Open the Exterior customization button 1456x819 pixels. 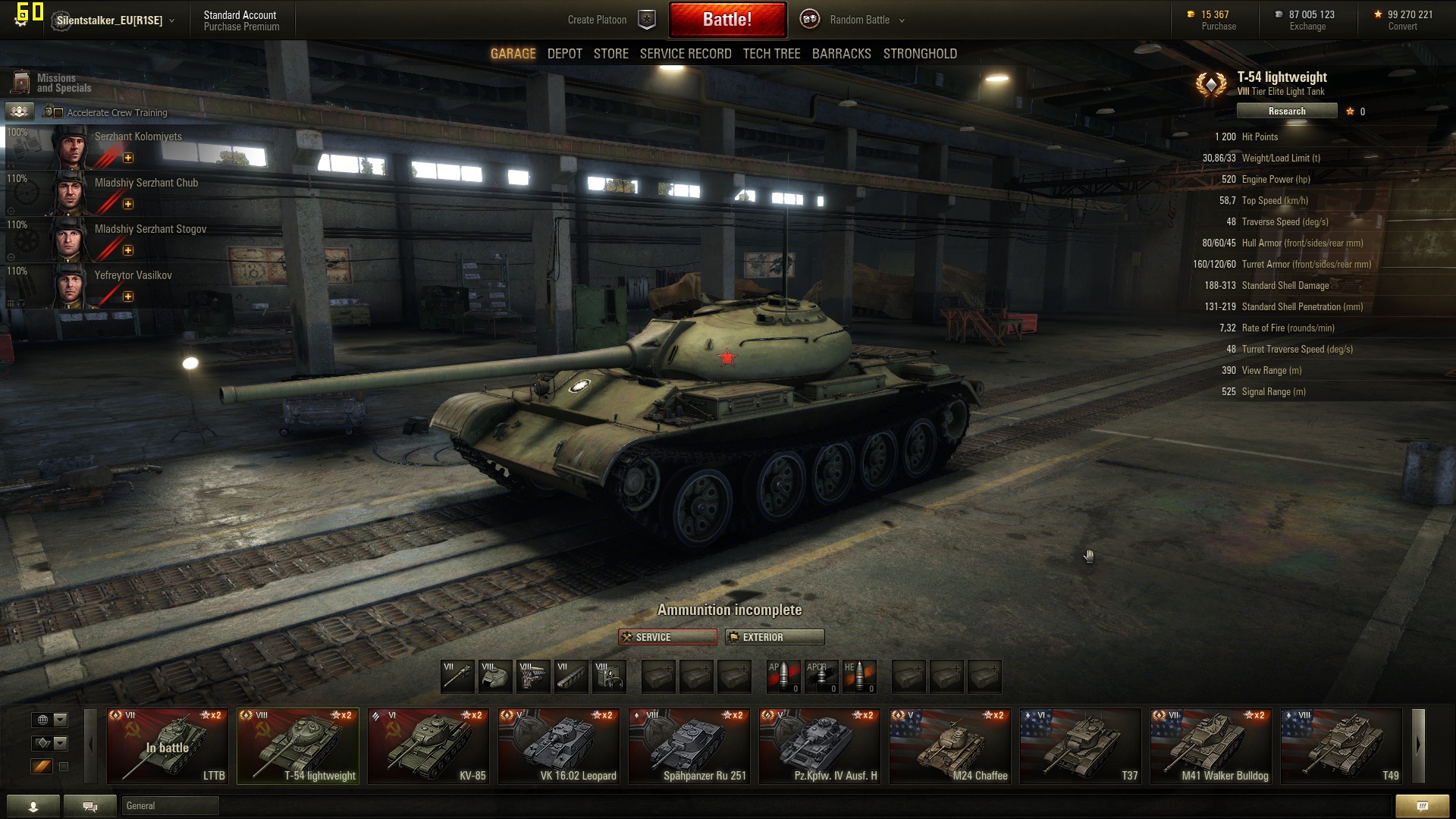click(x=774, y=637)
